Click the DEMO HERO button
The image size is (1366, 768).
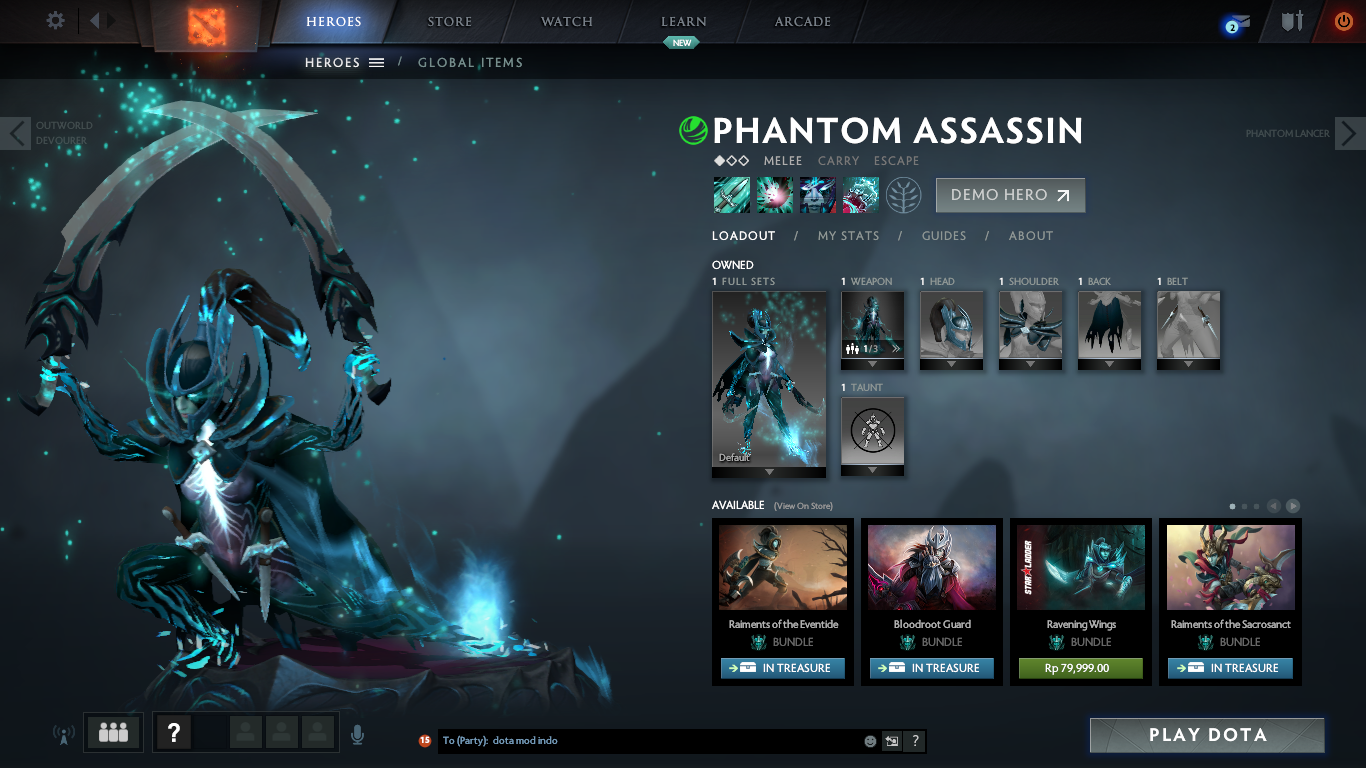(1010, 195)
